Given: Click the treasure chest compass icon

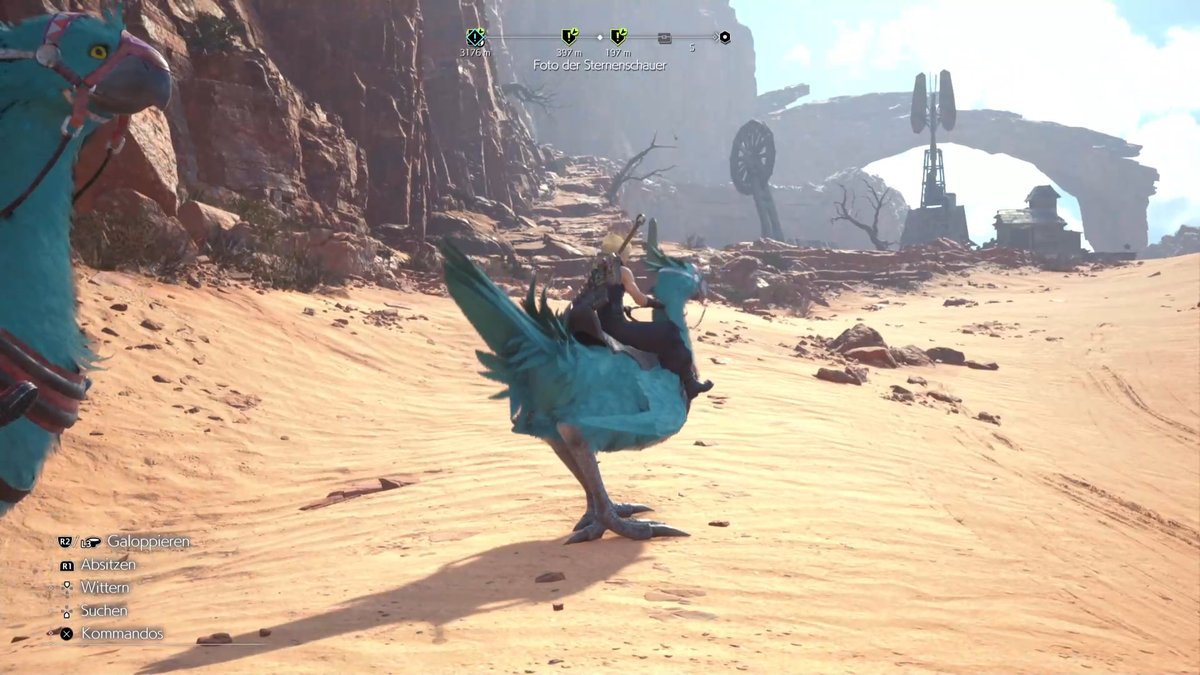Looking at the screenshot, I should 665,38.
